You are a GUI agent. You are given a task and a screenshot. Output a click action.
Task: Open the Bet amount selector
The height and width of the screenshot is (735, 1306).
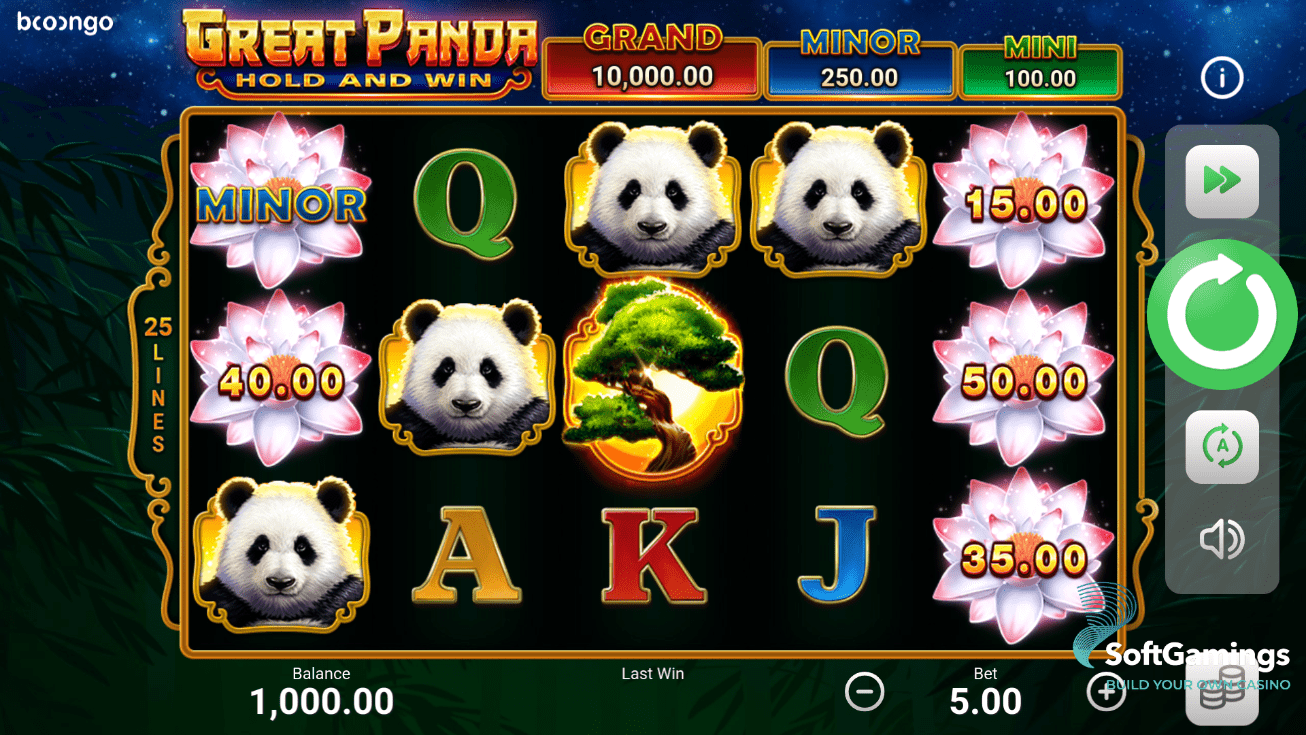pos(985,691)
